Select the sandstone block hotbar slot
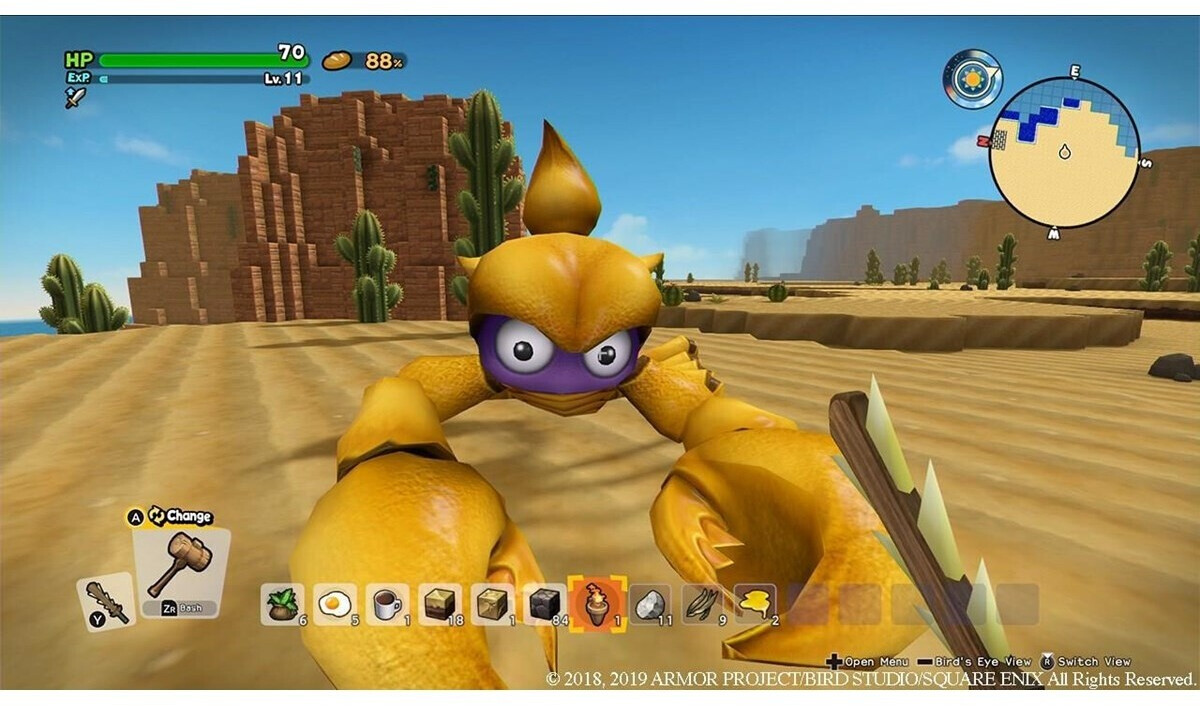1200x706 pixels. [492, 604]
